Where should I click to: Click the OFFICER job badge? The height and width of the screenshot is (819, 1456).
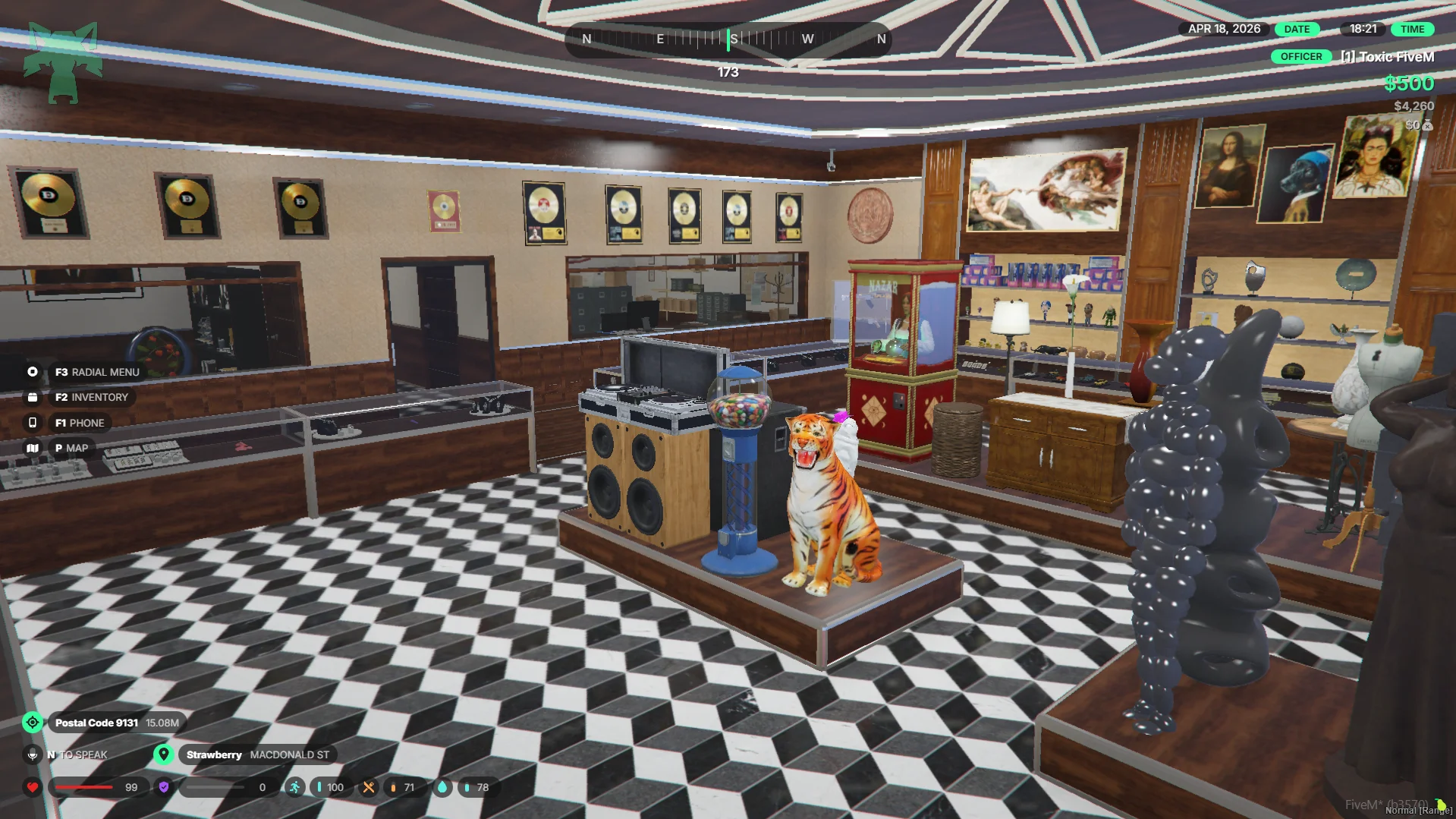coord(1300,57)
